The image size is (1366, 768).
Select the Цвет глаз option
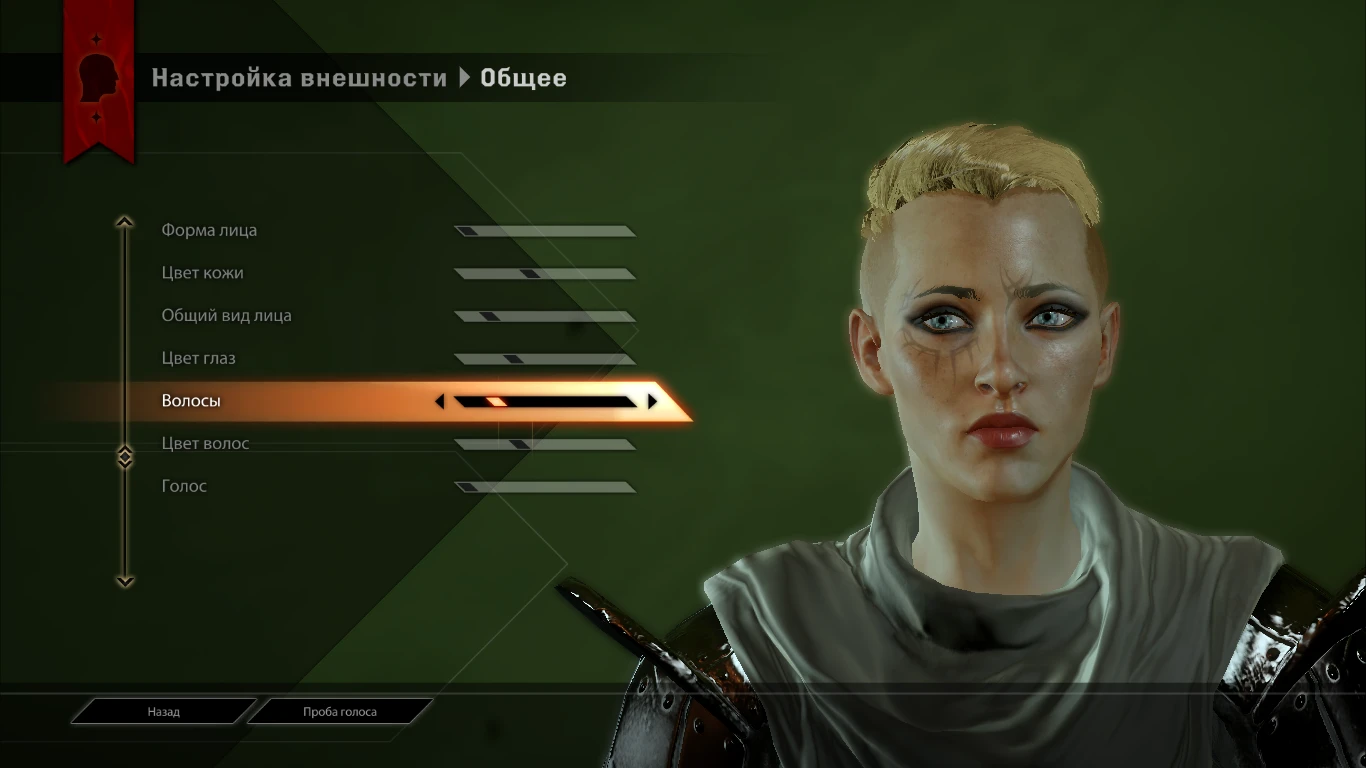(x=200, y=358)
